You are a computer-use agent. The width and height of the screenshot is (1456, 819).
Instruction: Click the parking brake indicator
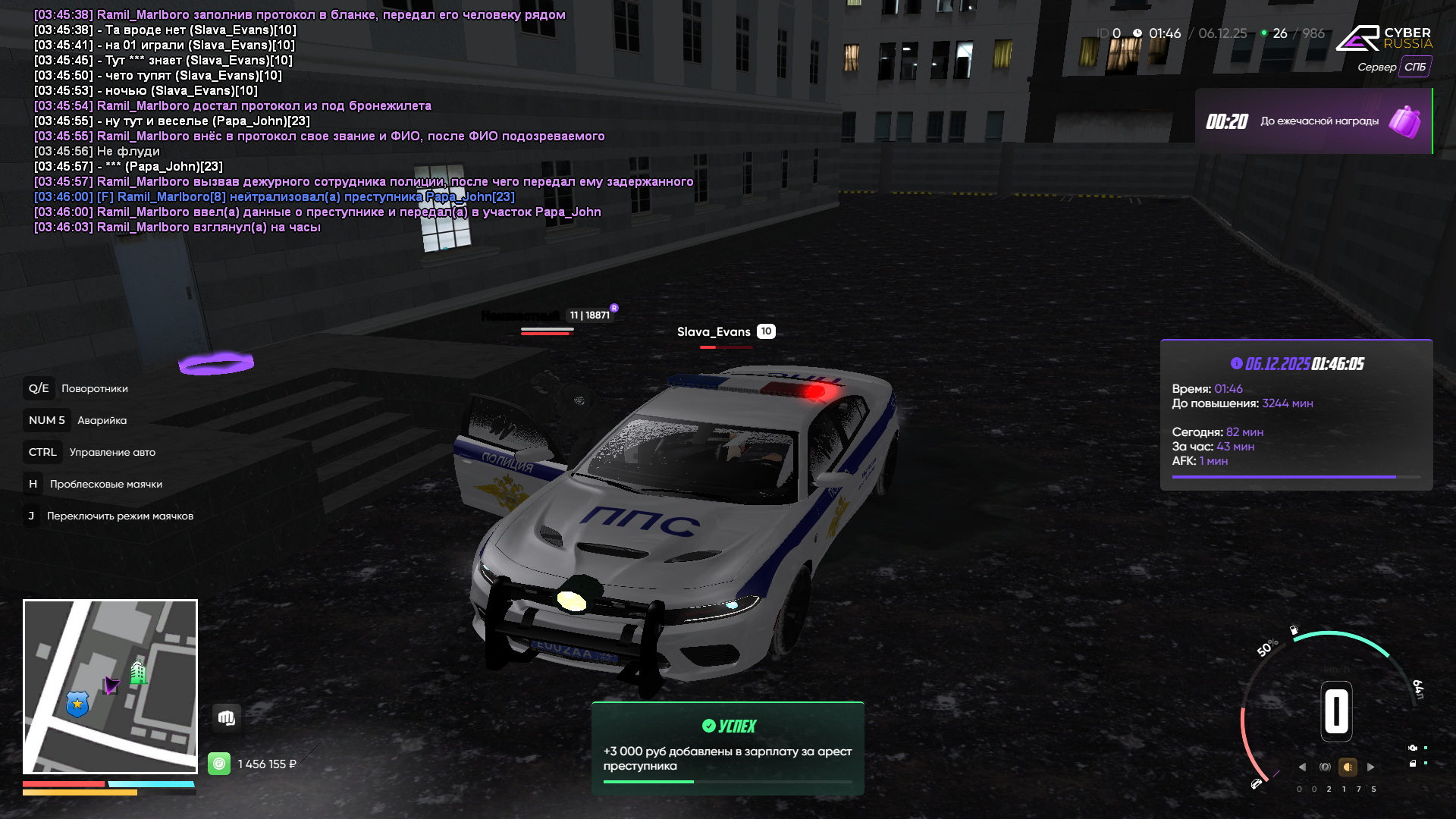point(1325,767)
